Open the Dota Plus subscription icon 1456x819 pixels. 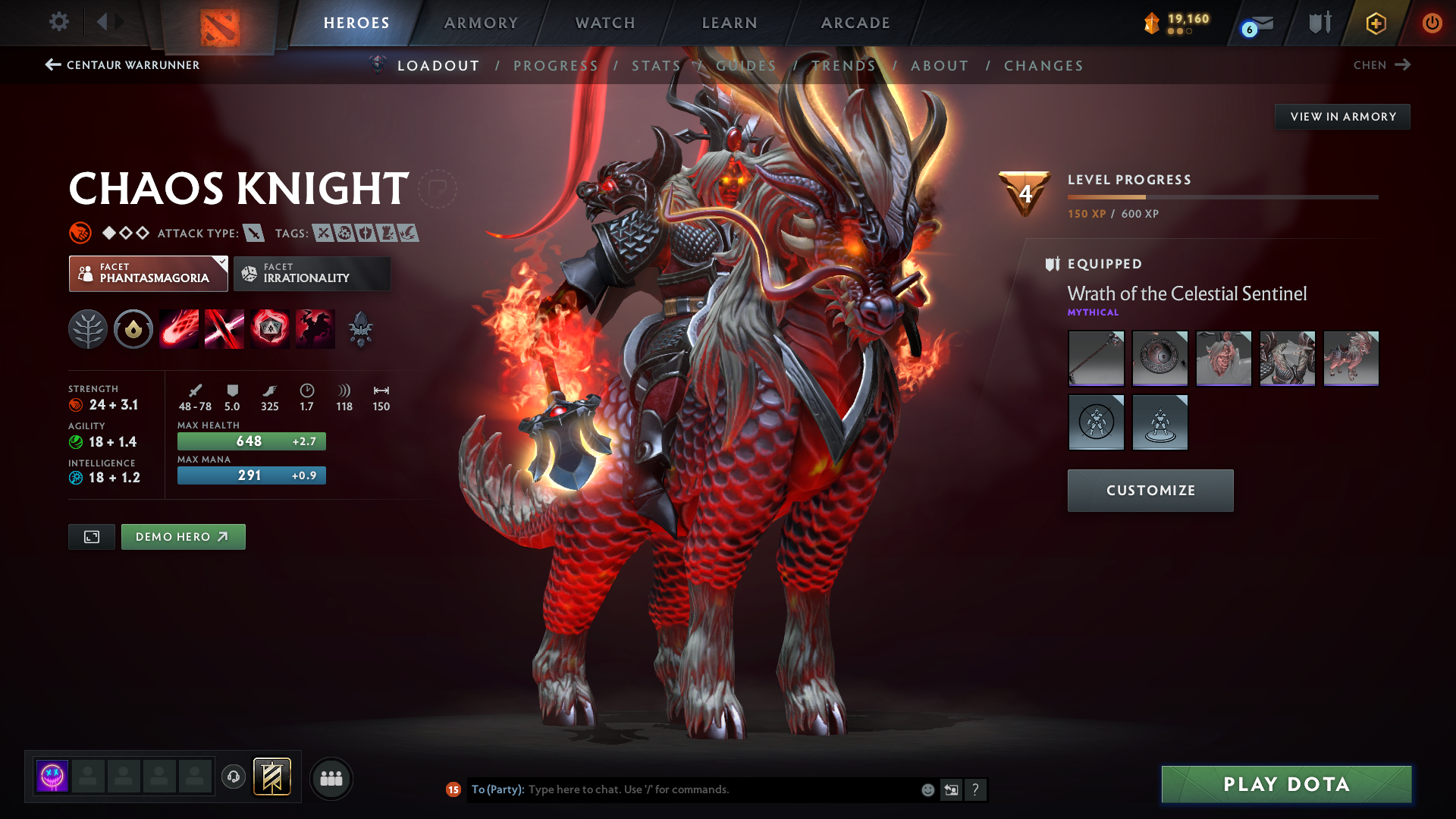point(1375,23)
